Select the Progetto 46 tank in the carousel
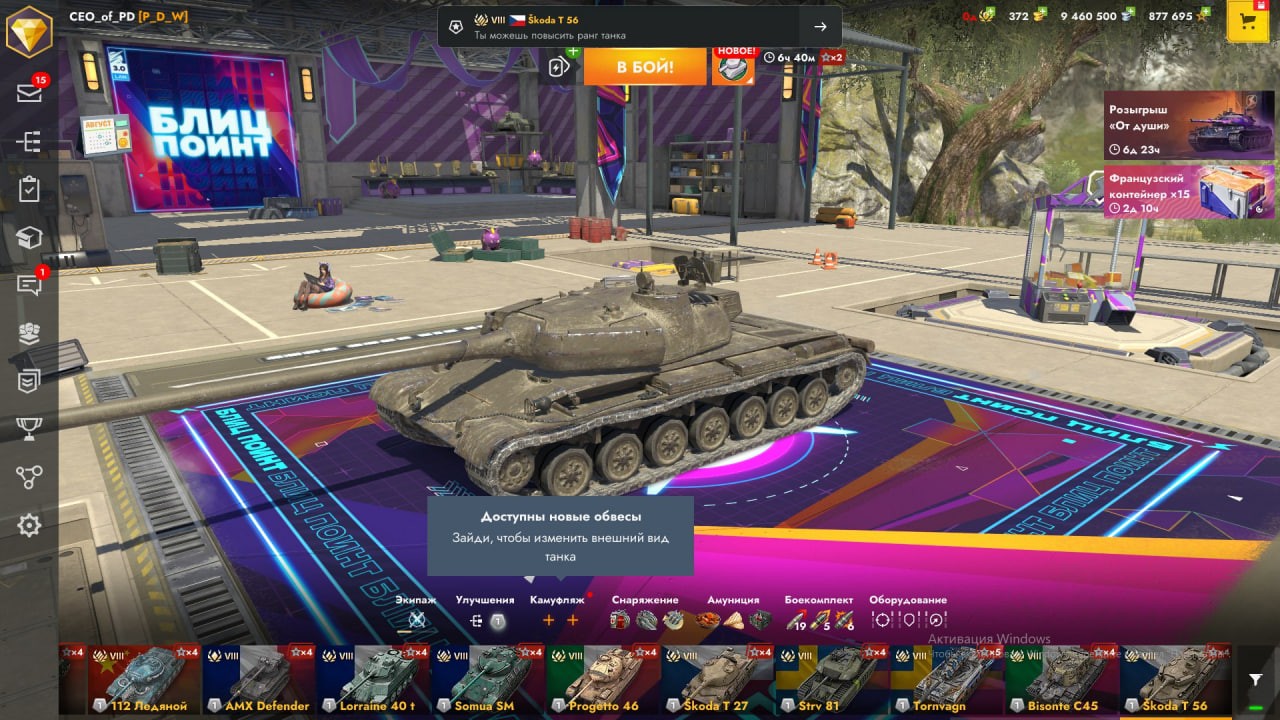This screenshot has width=1280, height=720. 602,678
